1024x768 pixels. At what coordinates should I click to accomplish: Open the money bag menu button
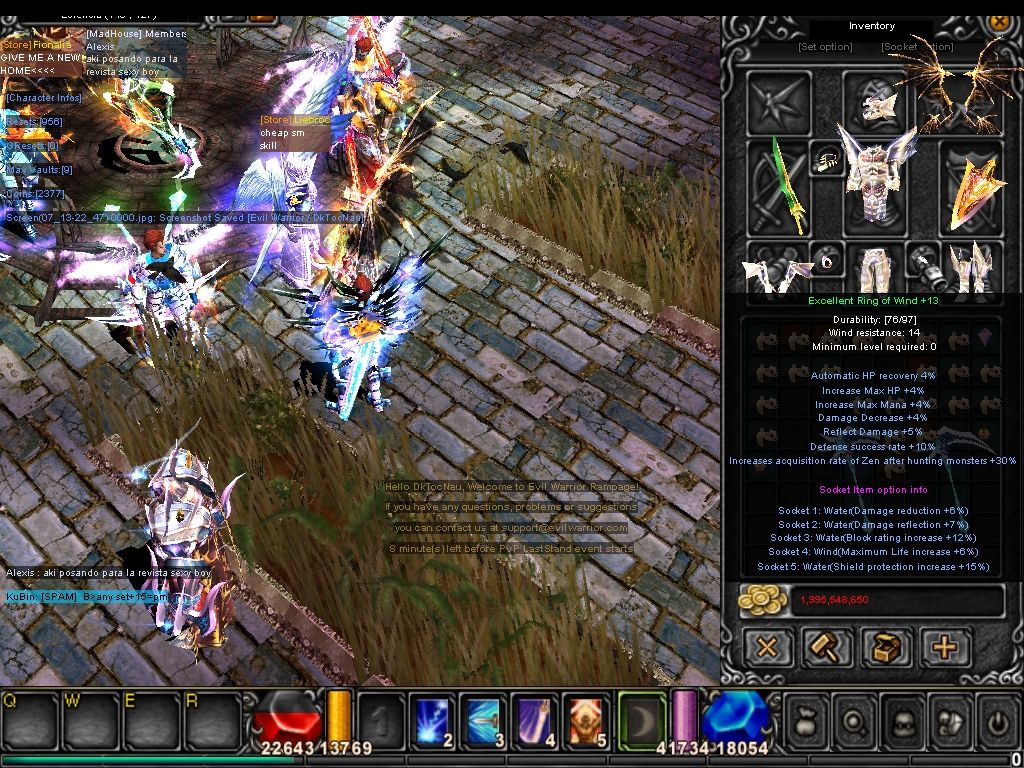(807, 720)
